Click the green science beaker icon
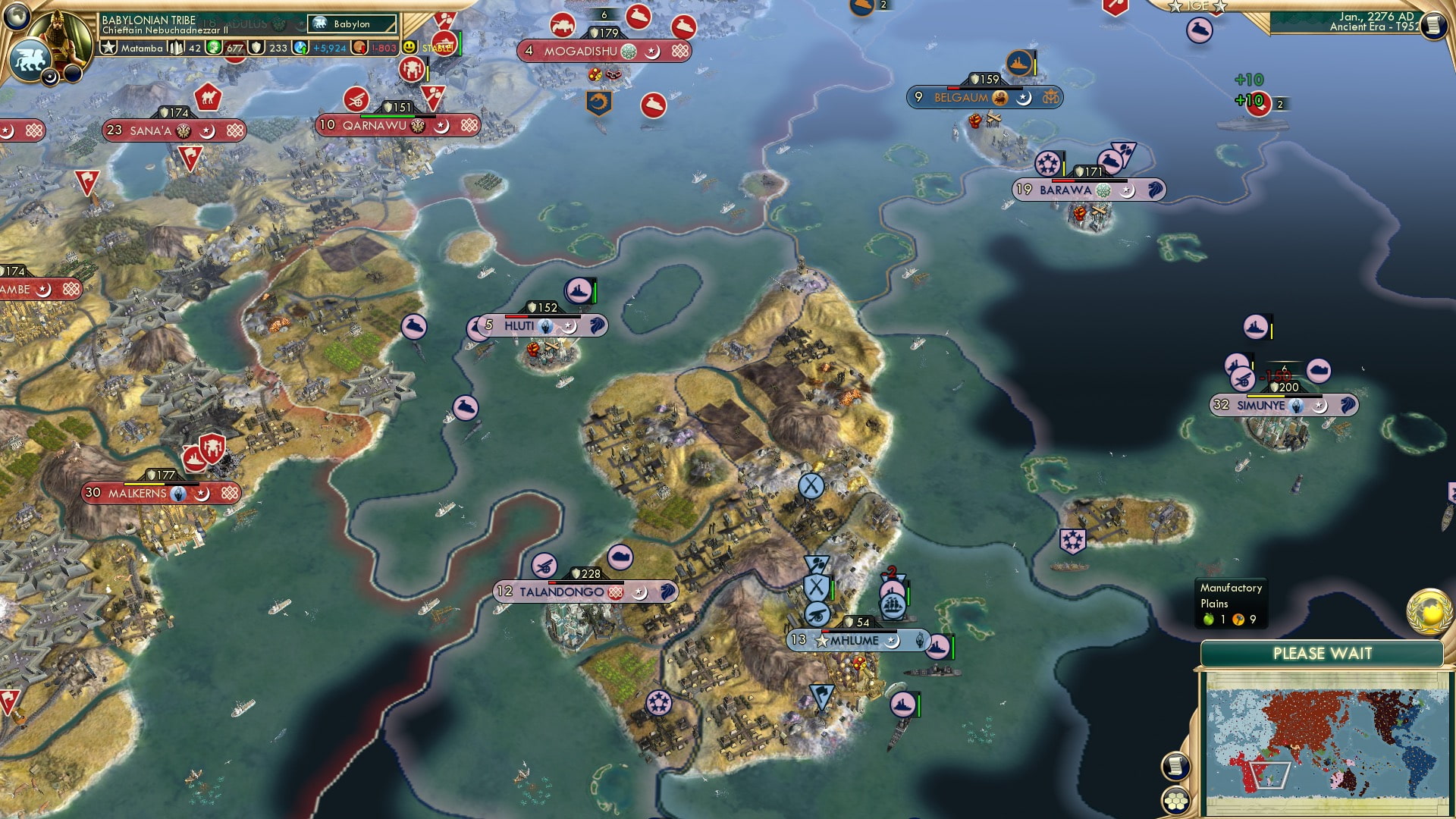The height and width of the screenshot is (819, 1456). pyautogui.click(x=213, y=49)
